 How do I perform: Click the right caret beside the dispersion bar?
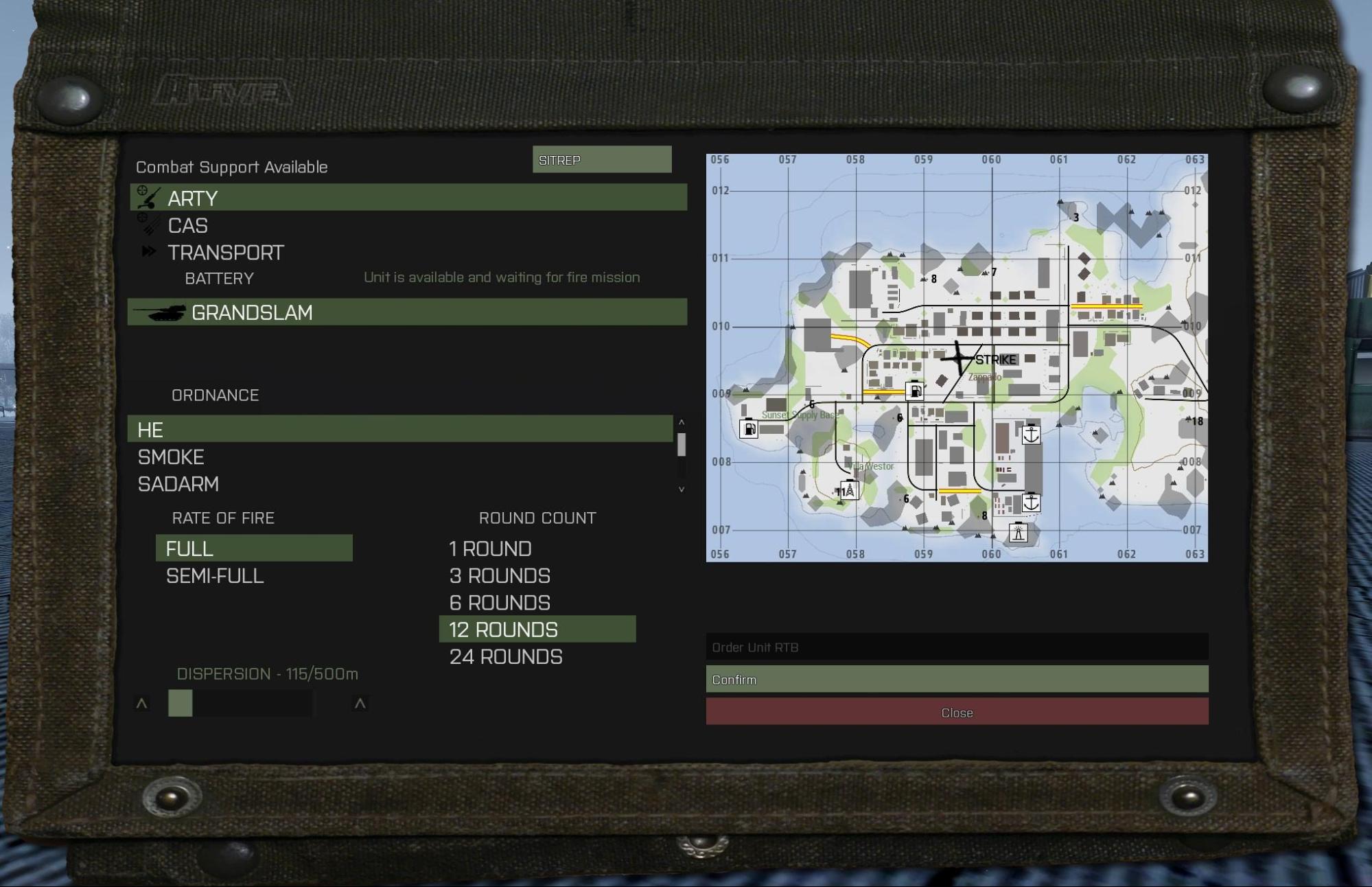tap(360, 703)
